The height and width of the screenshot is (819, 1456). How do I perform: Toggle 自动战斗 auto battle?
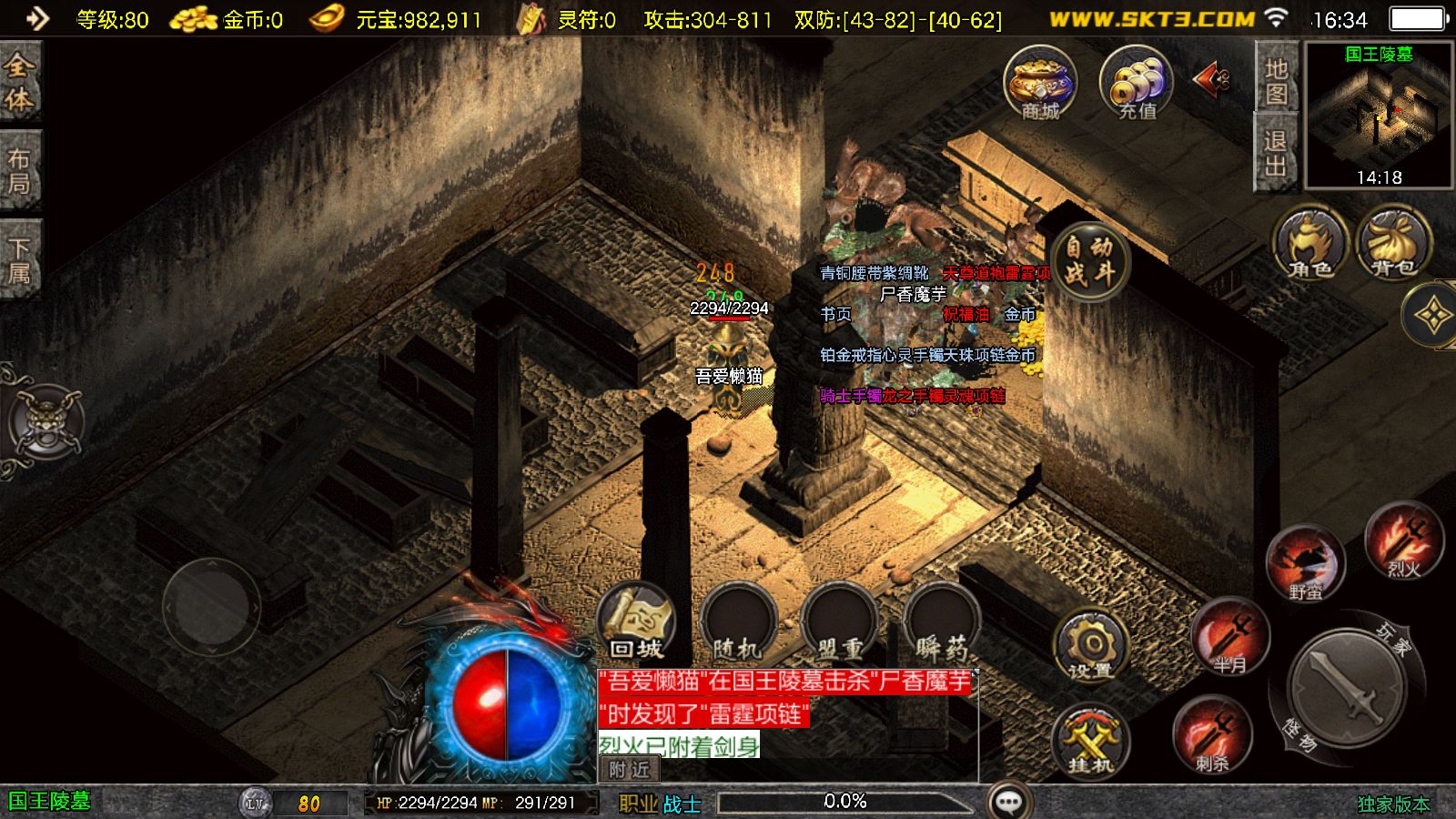[1089, 260]
